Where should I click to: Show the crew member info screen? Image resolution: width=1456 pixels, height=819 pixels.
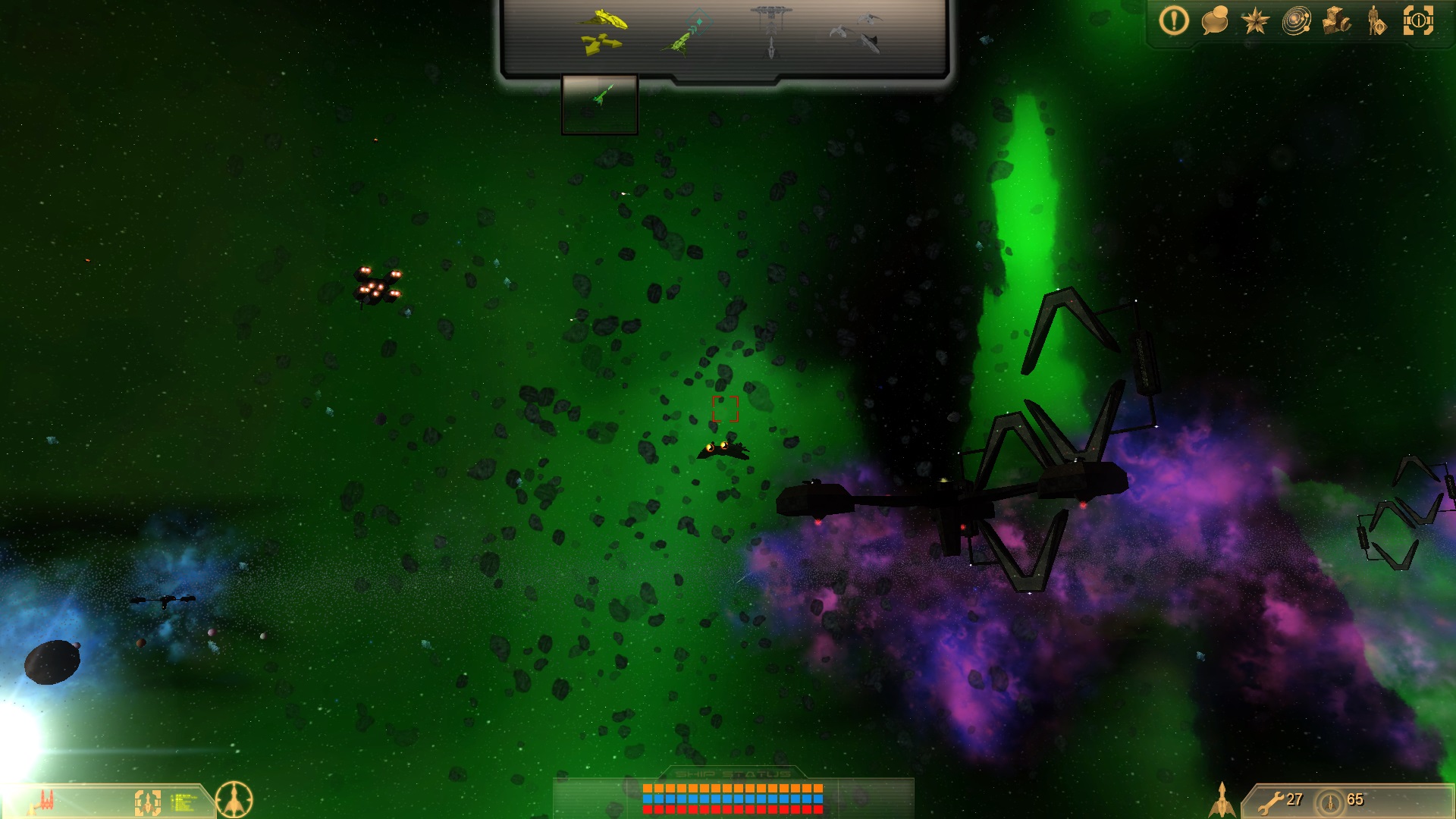(1376, 21)
